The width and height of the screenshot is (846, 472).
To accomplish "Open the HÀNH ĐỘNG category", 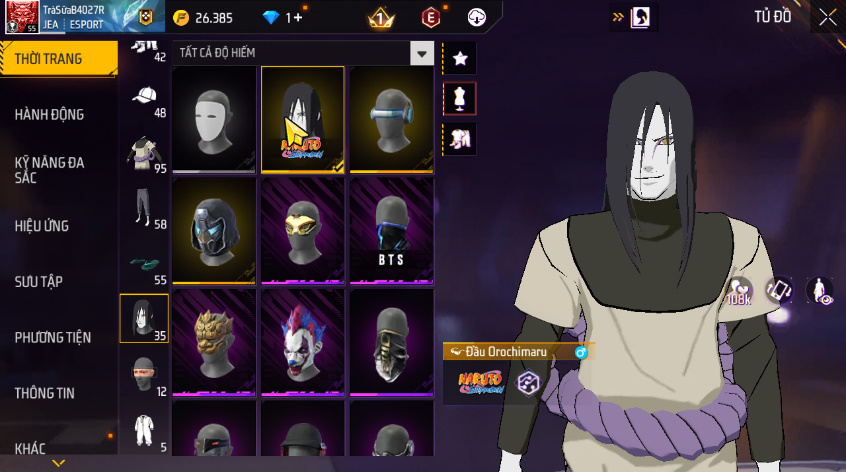I will [x=50, y=115].
